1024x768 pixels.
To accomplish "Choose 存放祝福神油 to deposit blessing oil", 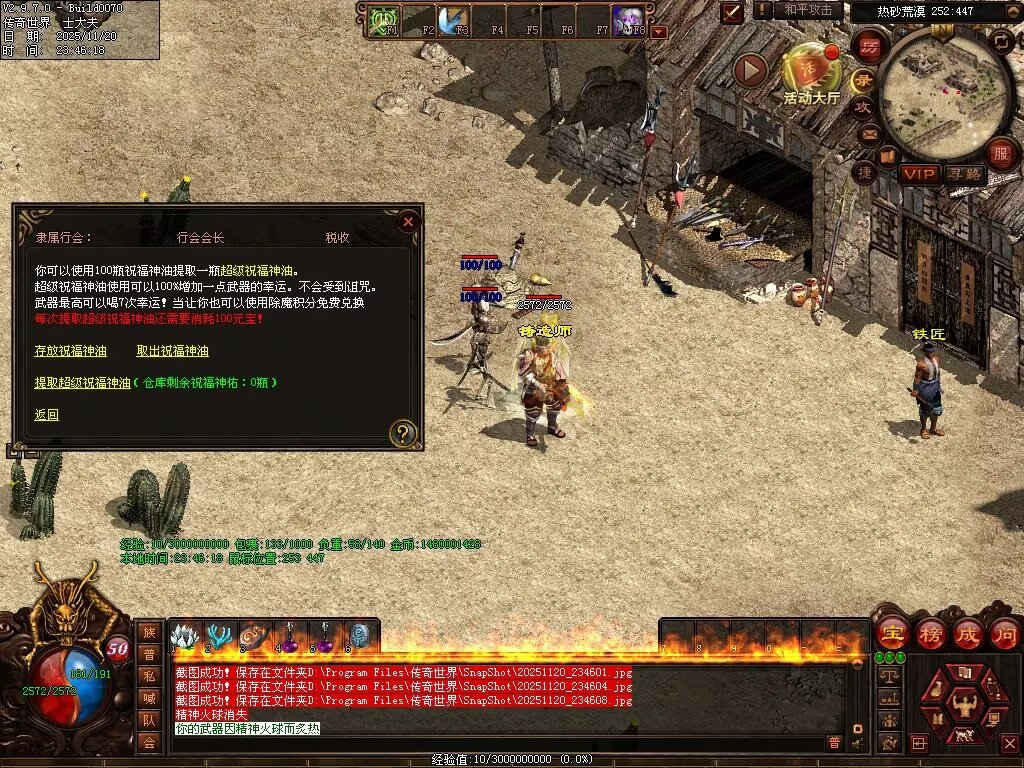I will click(70, 351).
